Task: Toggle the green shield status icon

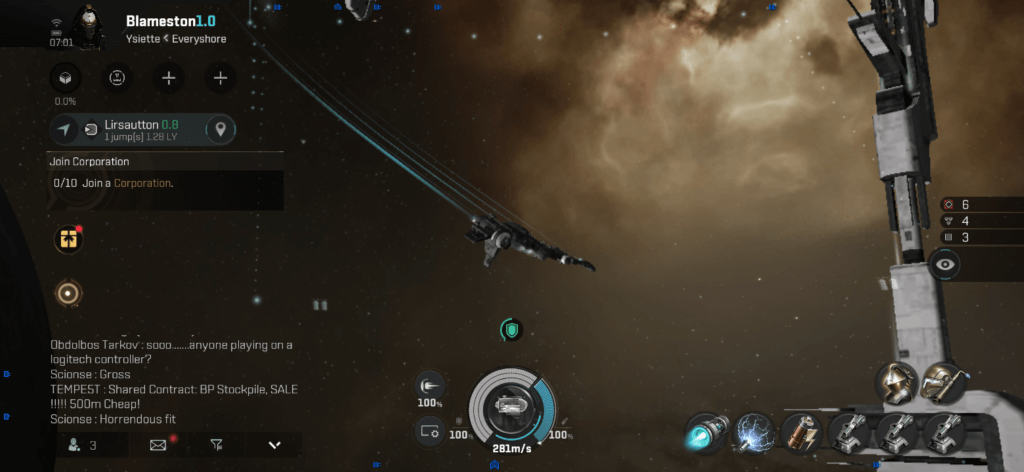Action: (512, 329)
